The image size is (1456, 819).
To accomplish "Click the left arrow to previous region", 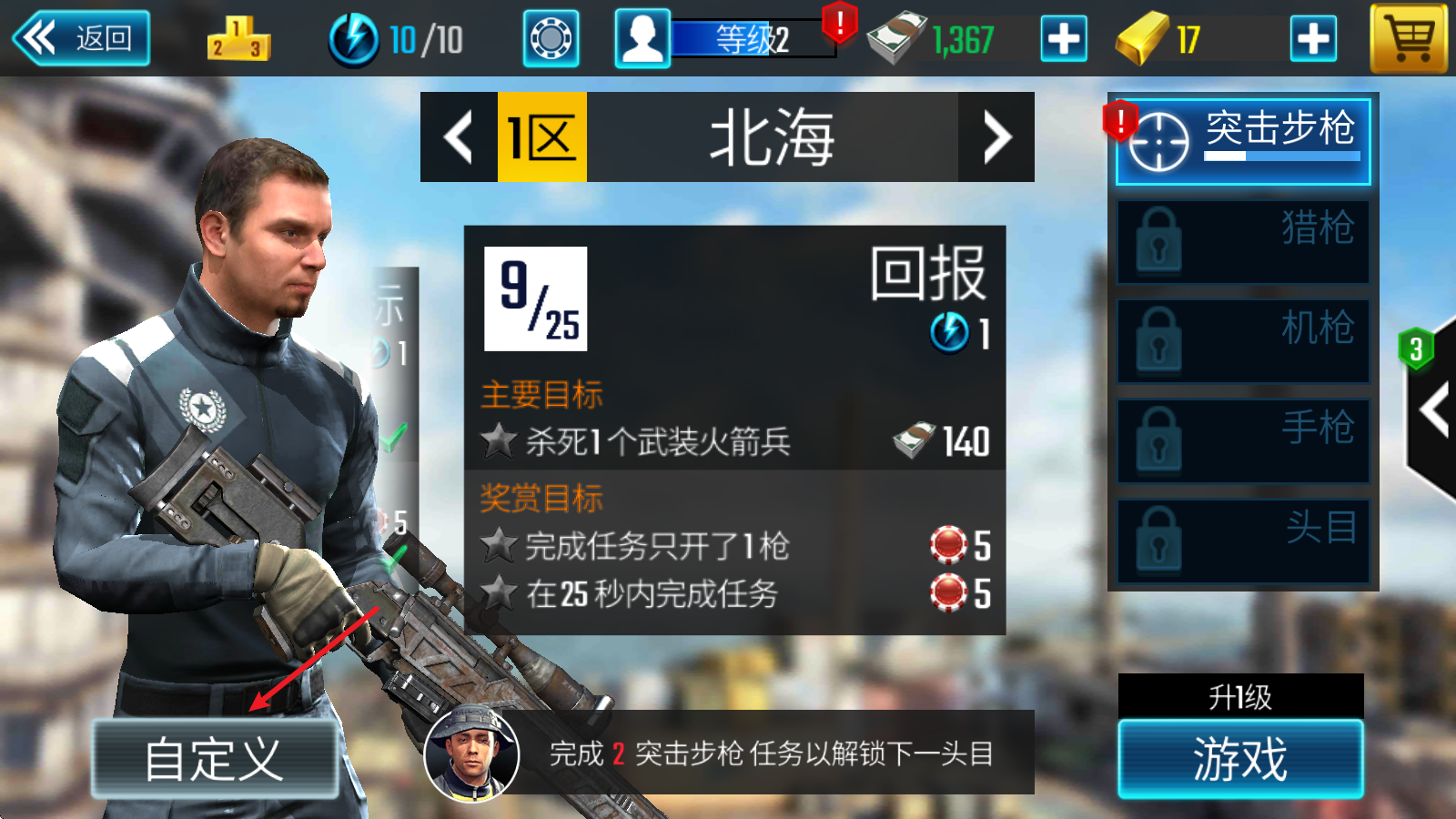I will point(458,137).
